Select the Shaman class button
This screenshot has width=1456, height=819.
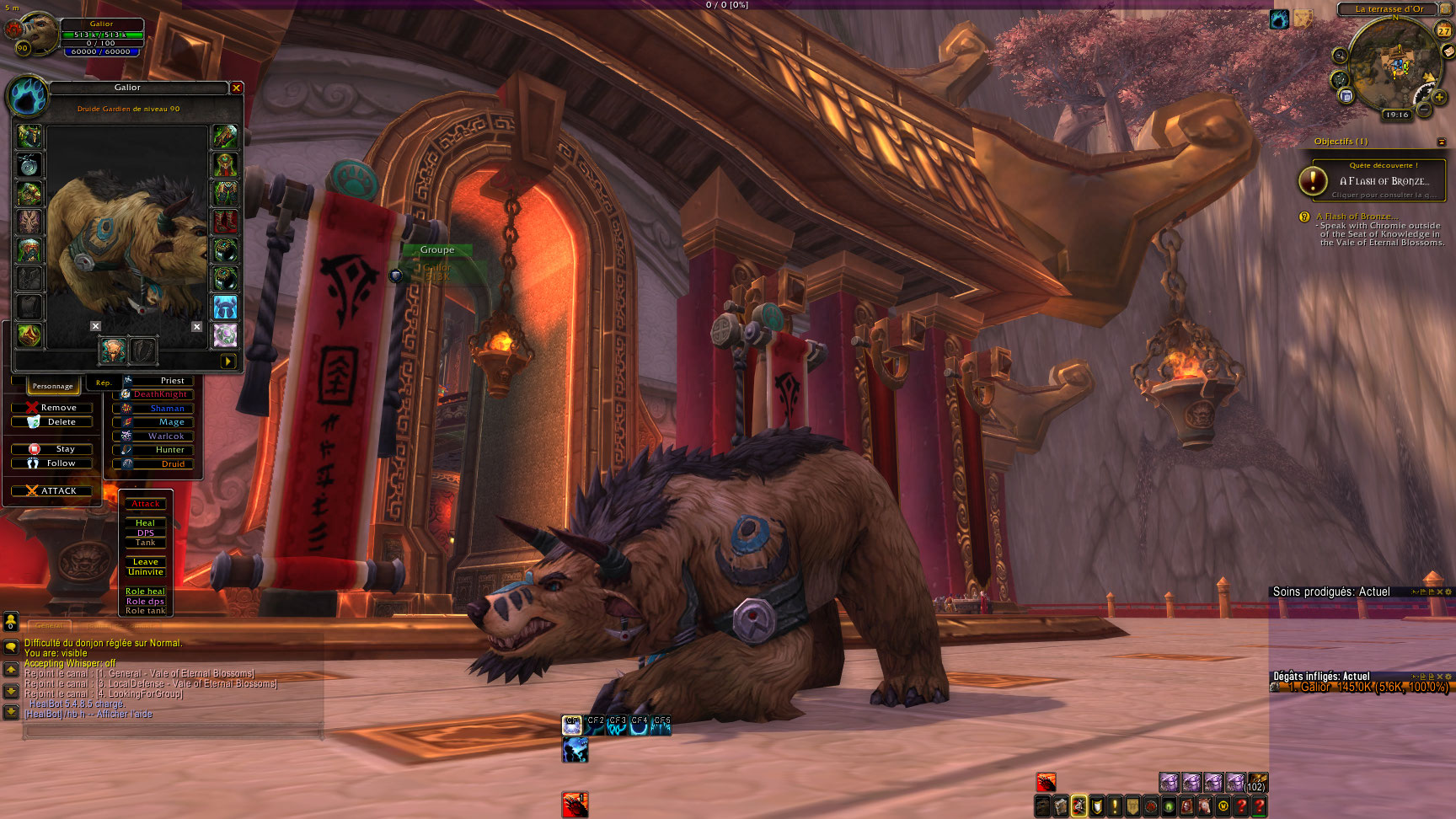tap(155, 409)
